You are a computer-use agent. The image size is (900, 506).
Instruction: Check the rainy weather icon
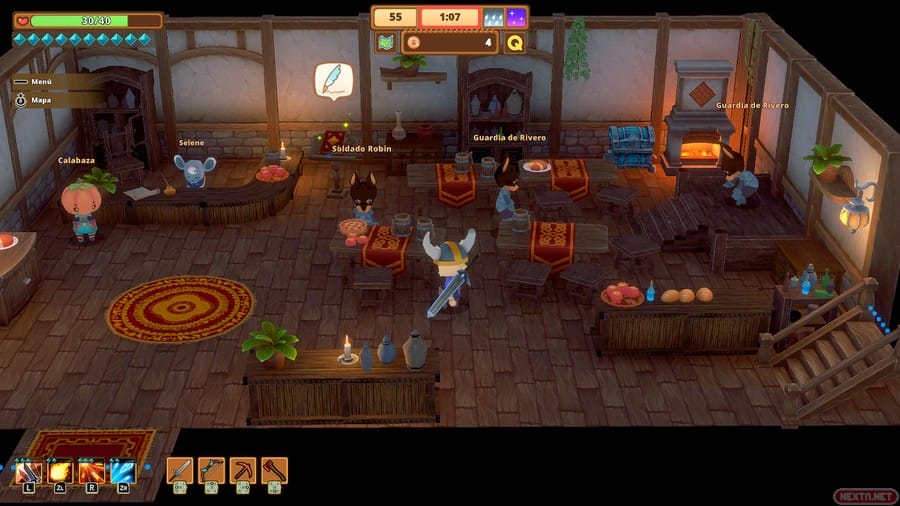[x=494, y=17]
